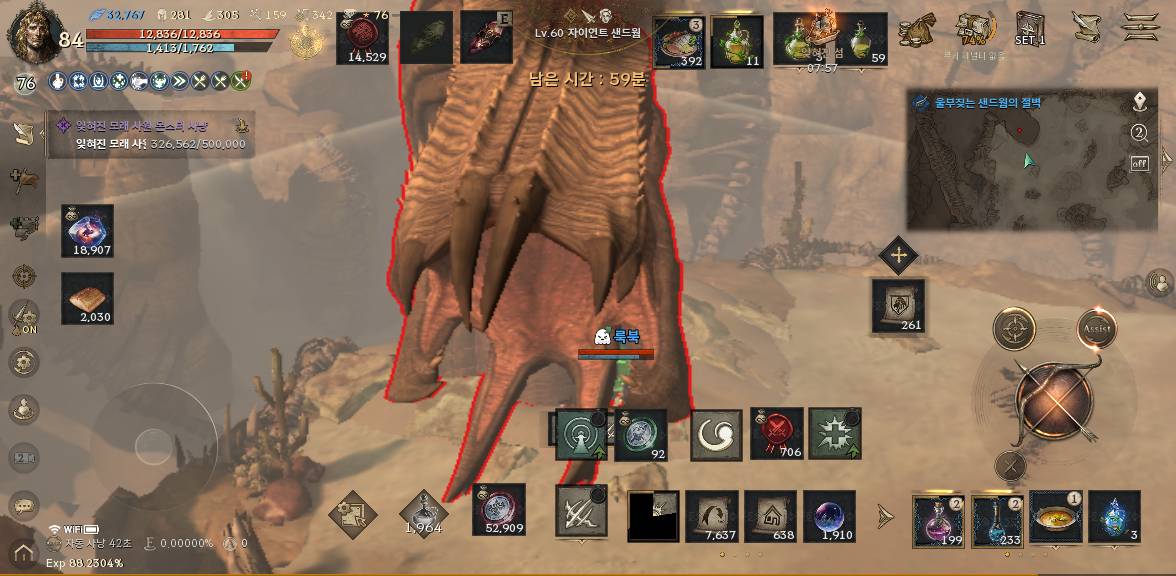
Task: Open the main hamburger menu
Action: (1139, 27)
